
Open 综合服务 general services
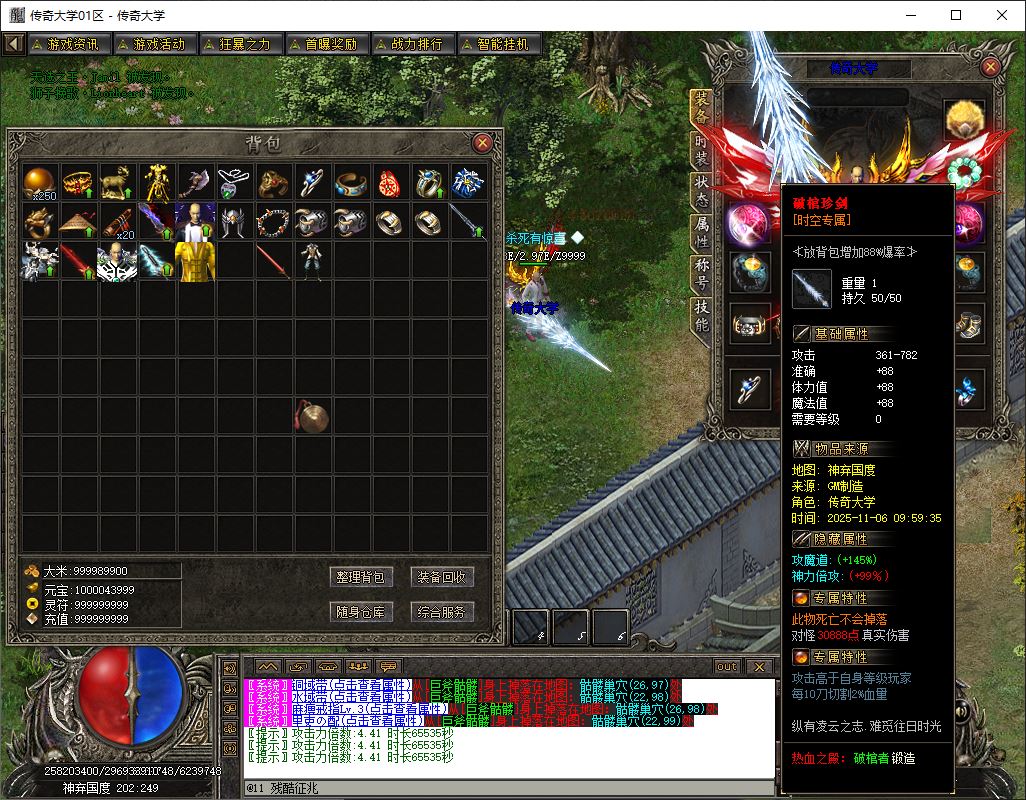click(442, 612)
